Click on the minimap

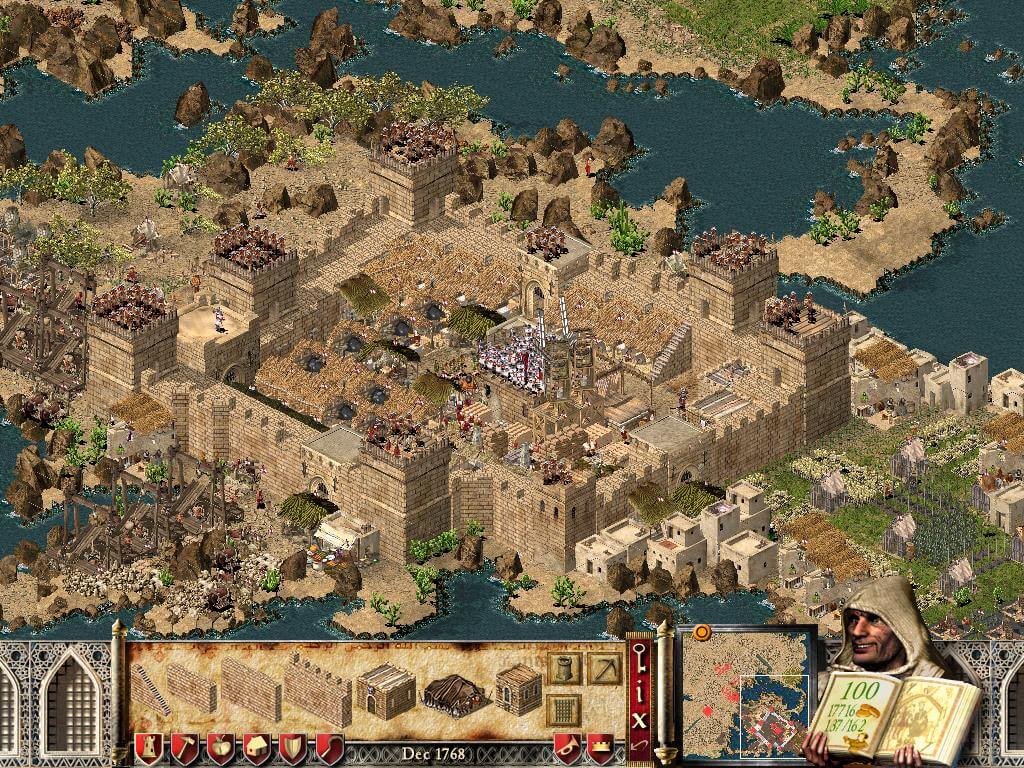747,688
